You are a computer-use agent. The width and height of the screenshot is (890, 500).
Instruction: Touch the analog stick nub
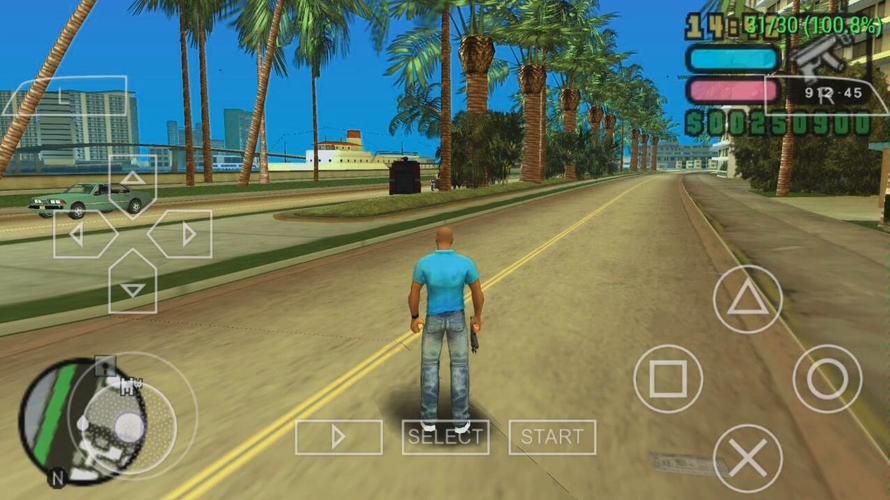(130, 426)
